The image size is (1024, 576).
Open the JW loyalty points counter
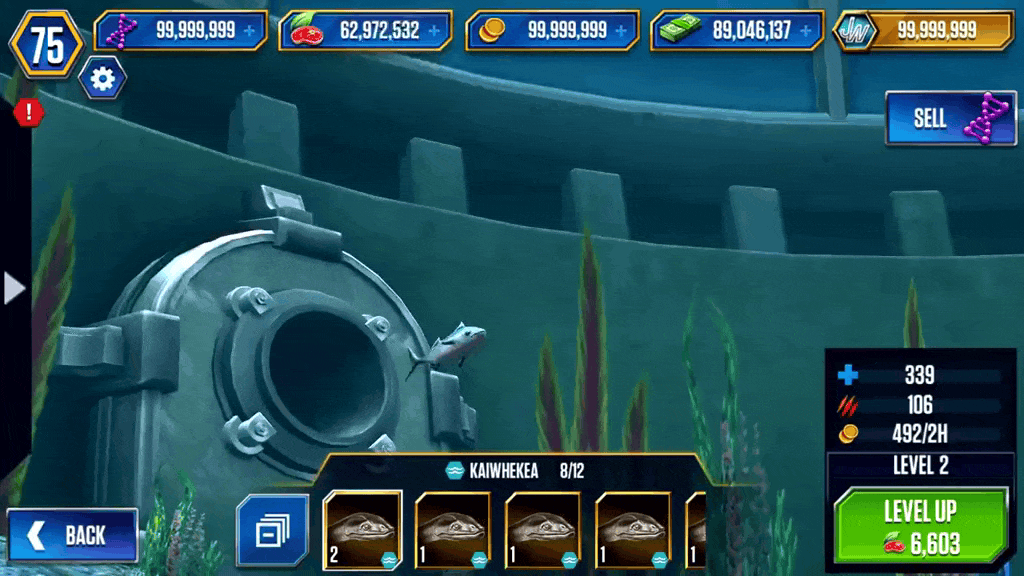[924, 31]
